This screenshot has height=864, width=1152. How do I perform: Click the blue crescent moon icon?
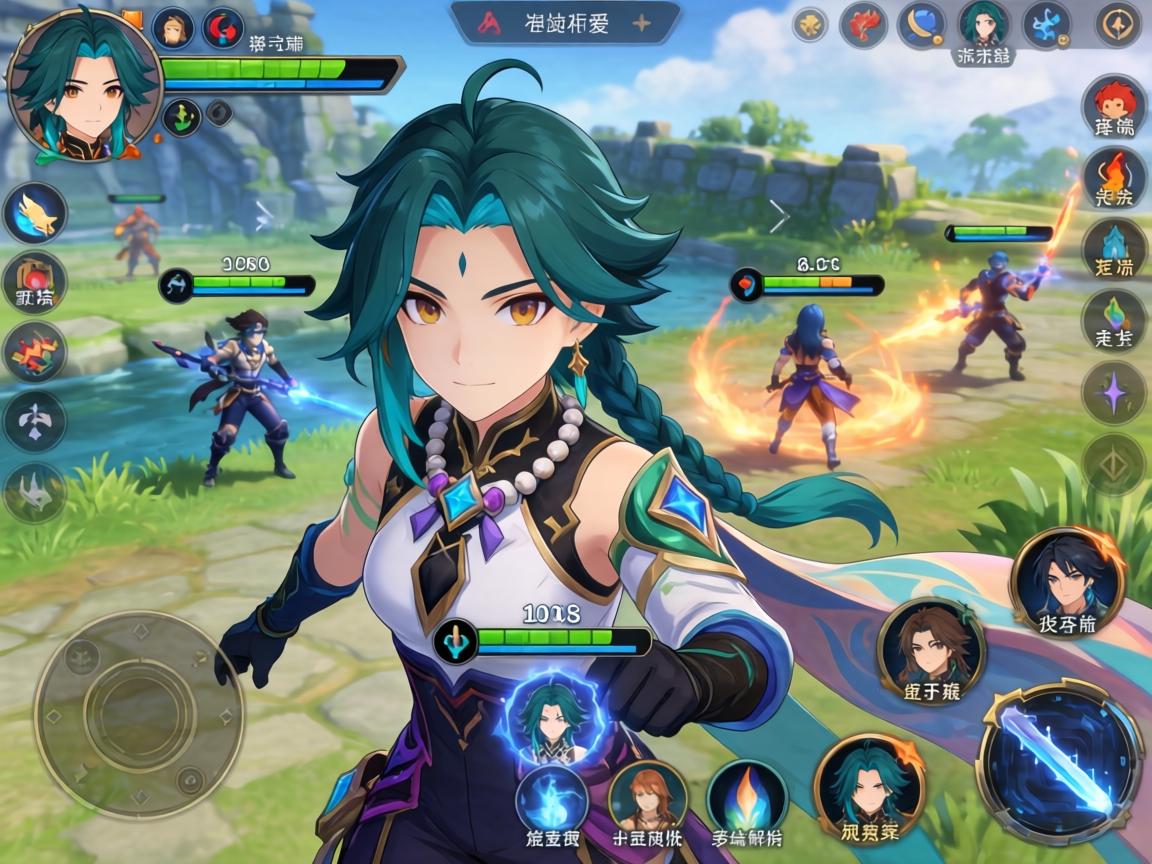click(x=921, y=25)
